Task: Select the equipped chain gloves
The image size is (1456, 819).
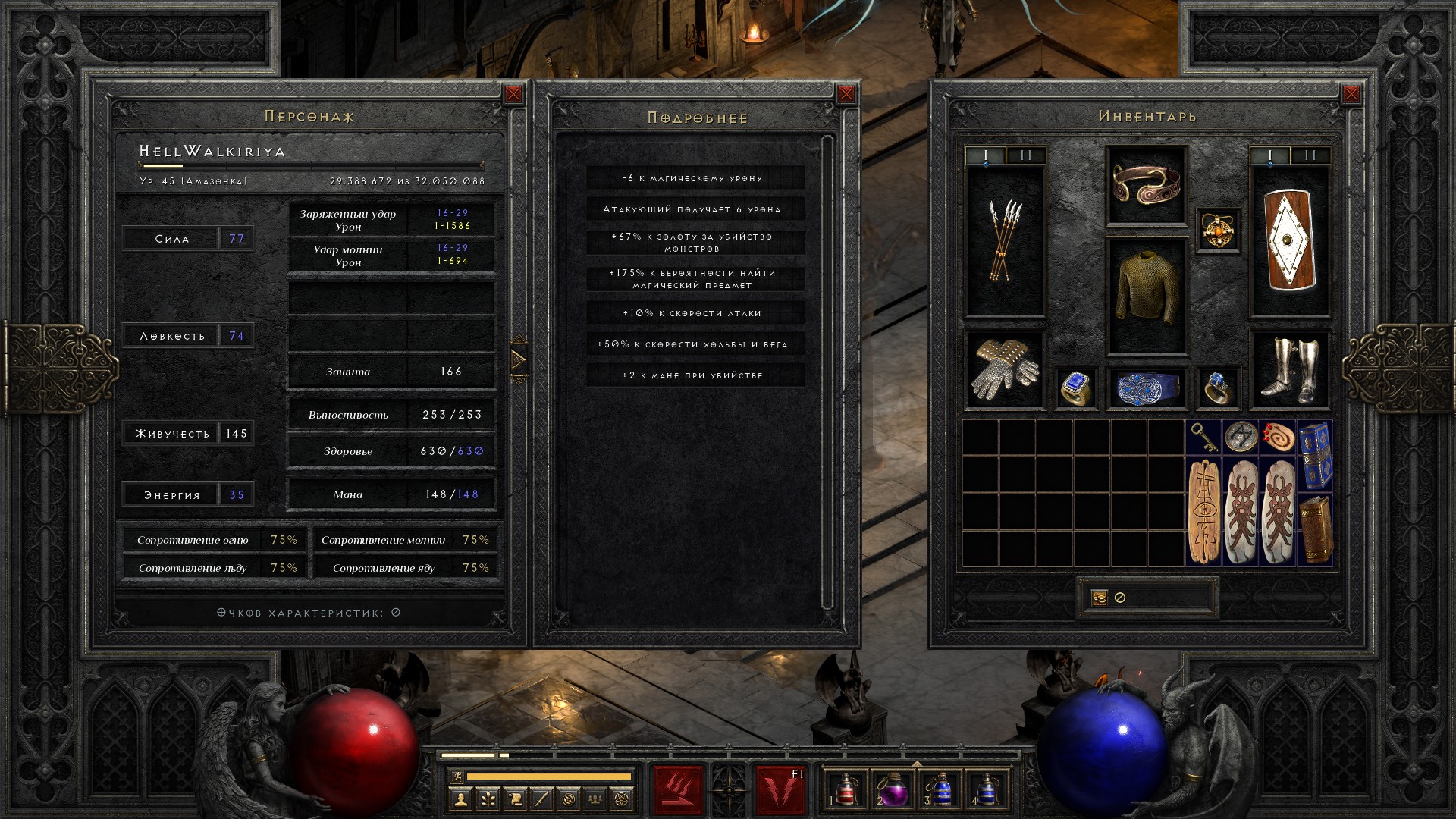Action: pos(1005,370)
